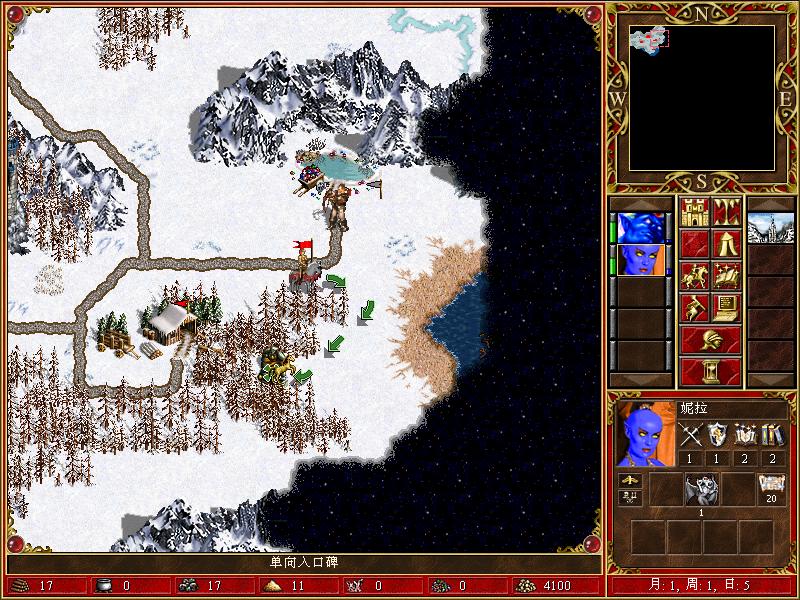The height and width of the screenshot is (600, 800).
Task: Open the kingdom overview castle button
Action: tap(695, 212)
